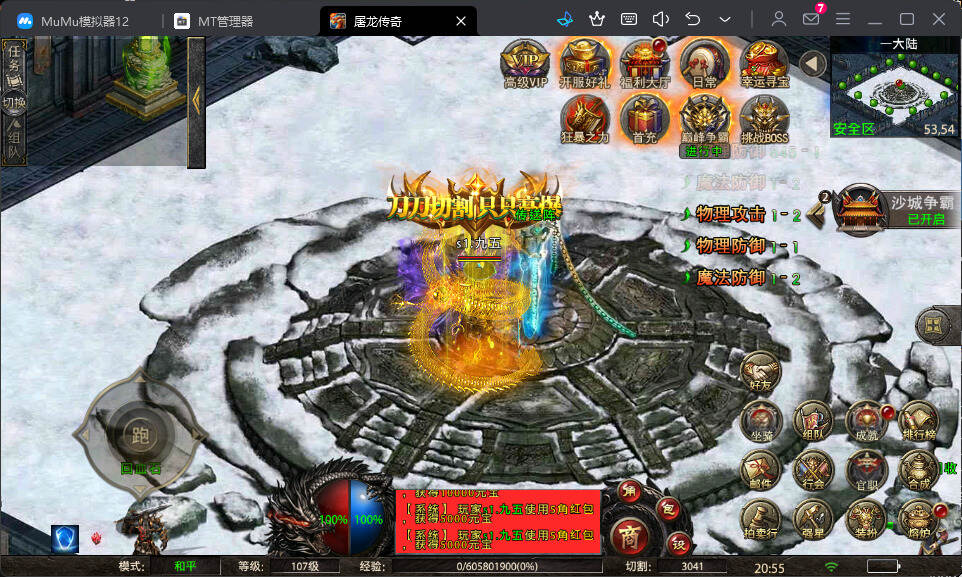Open the 福利大厅 welfare hall
Image resolution: width=962 pixels, height=577 pixels.
[644, 63]
